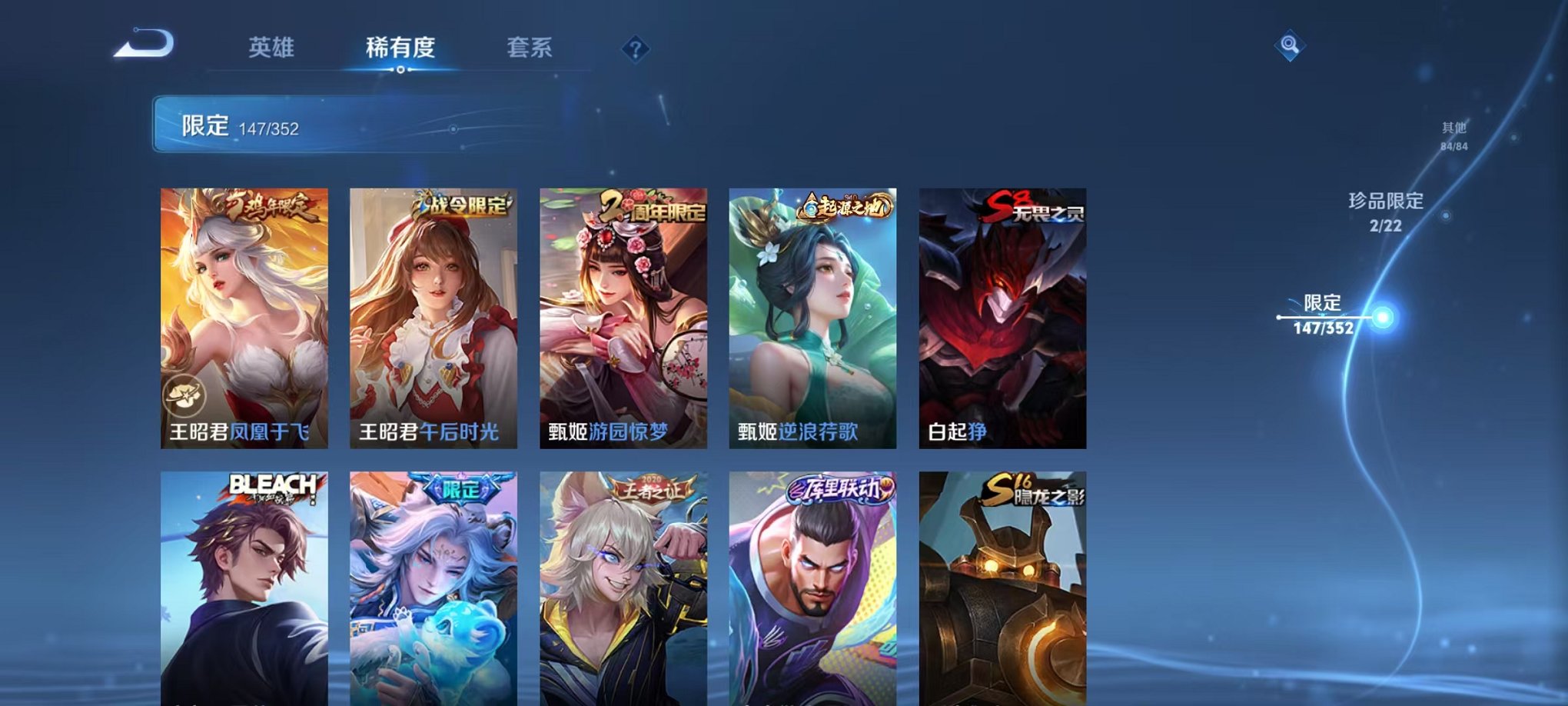Click the question mark help icon
Viewport: 1568px width, 706px height.
(x=635, y=51)
